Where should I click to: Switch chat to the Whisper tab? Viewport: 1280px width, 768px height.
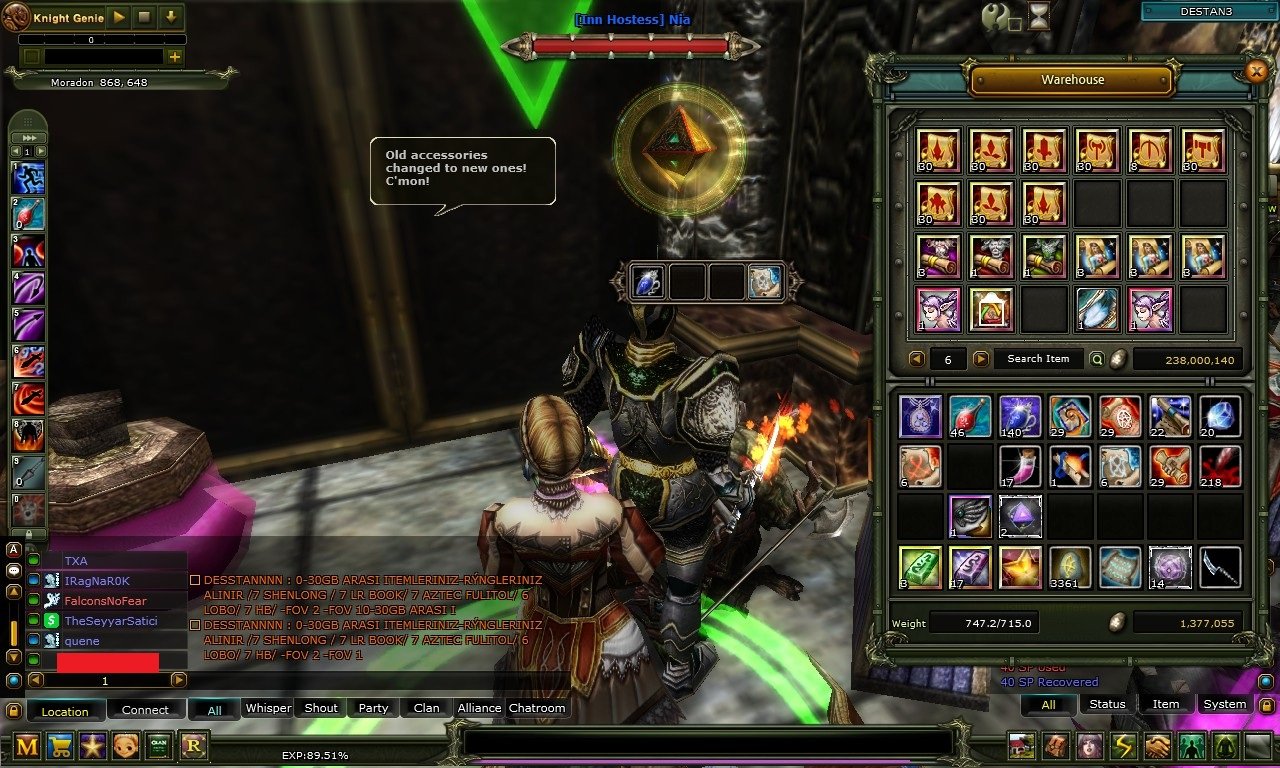(x=268, y=708)
